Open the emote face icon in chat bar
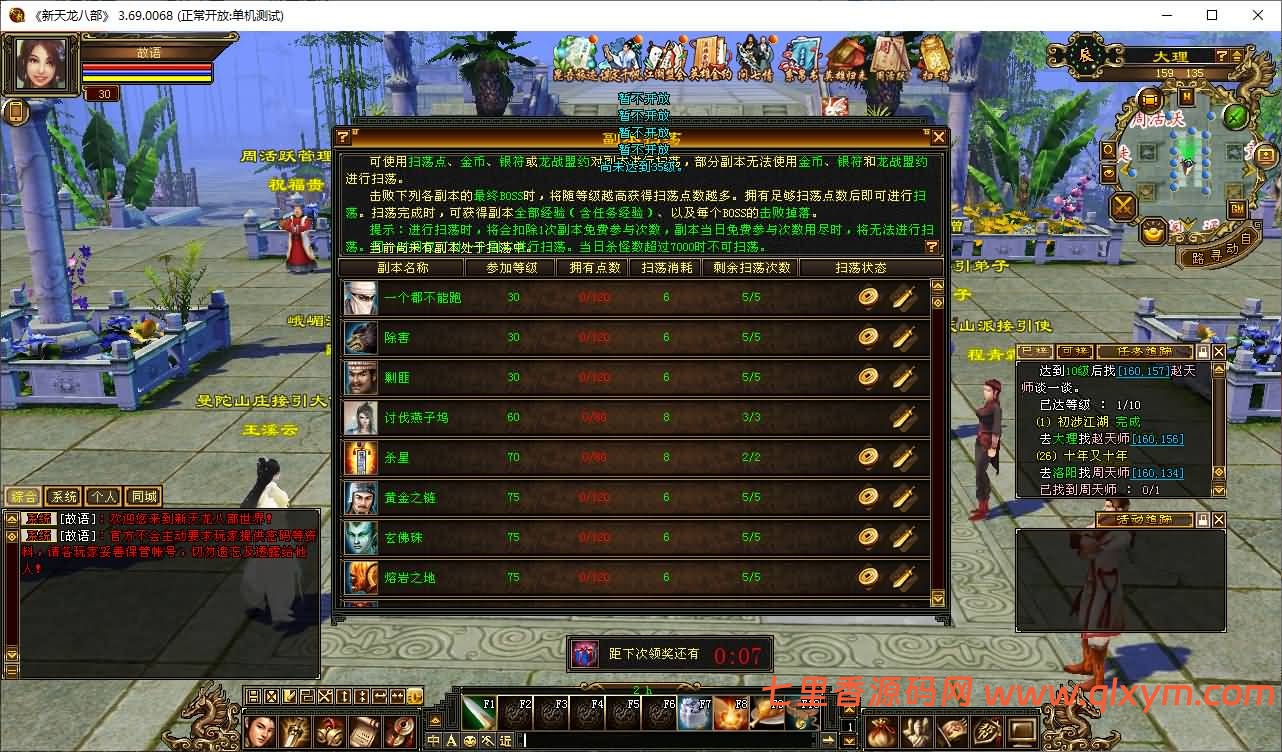The image size is (1282, 752). click(470, 740)
